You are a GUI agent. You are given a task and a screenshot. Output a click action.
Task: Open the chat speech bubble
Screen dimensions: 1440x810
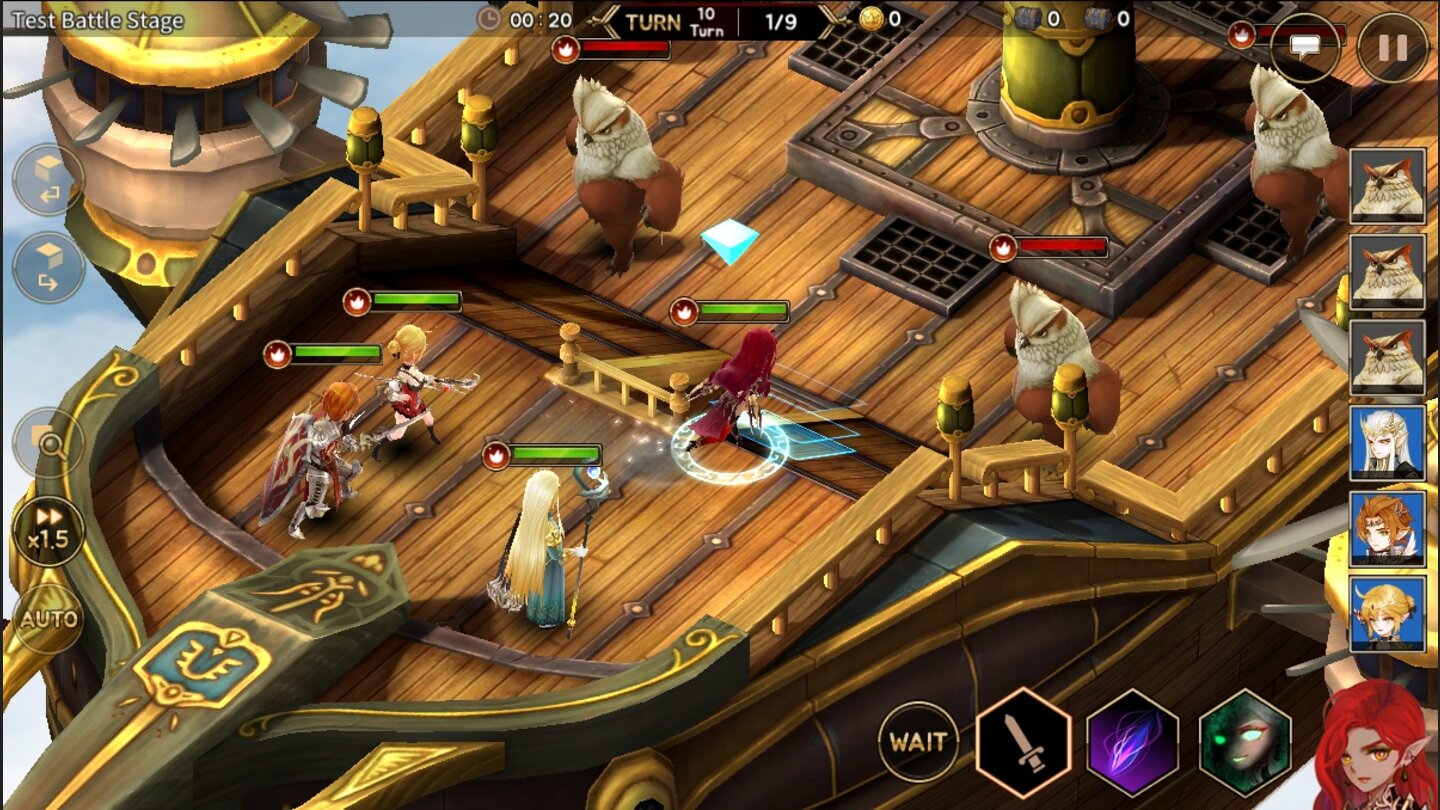[x=1305, y=48]
